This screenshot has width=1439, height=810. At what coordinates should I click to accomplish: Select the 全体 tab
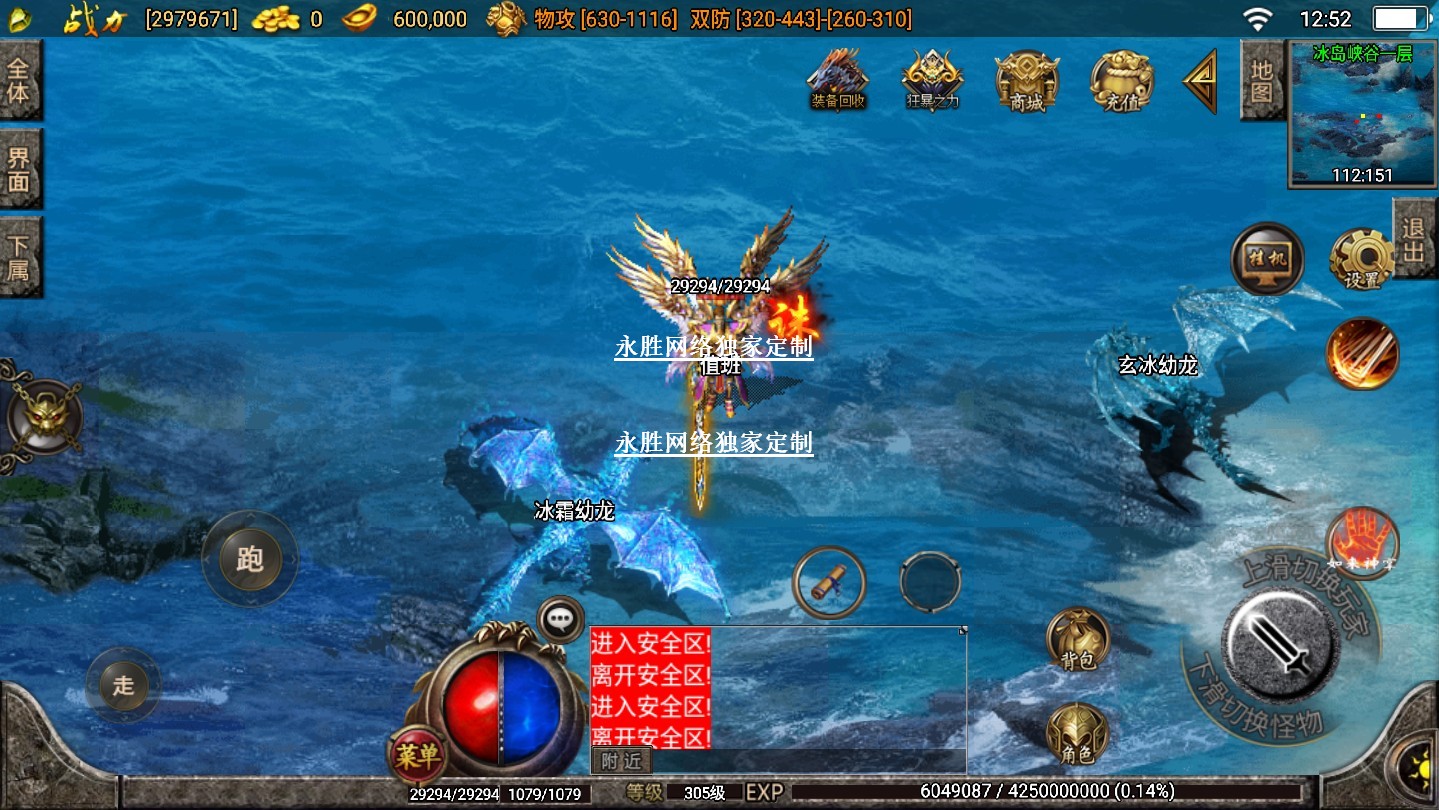pyautogui.click(x=19, y=82)
